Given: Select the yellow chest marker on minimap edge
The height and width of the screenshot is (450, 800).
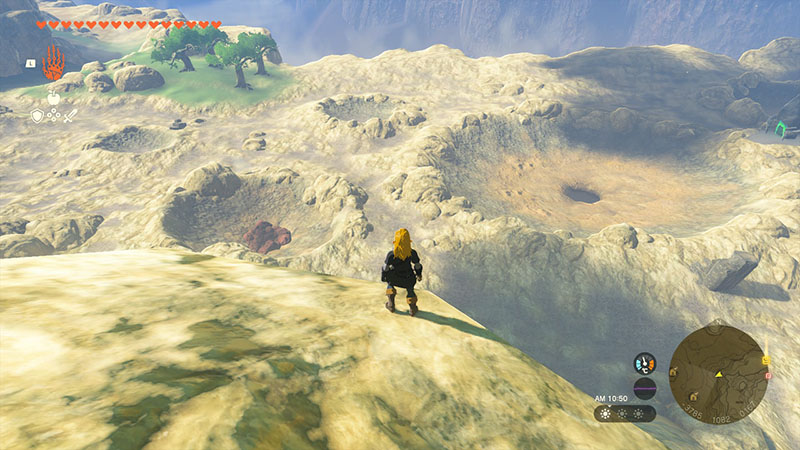Looking at the screenshot, I should point(765,360).
